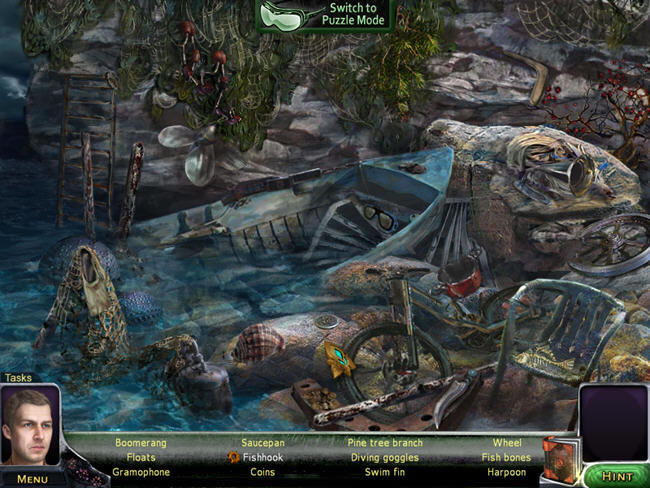Switch to Puzzle Mode
This screenshot has width=650, height=488.
pyautogui.click(x=326, y=14)
